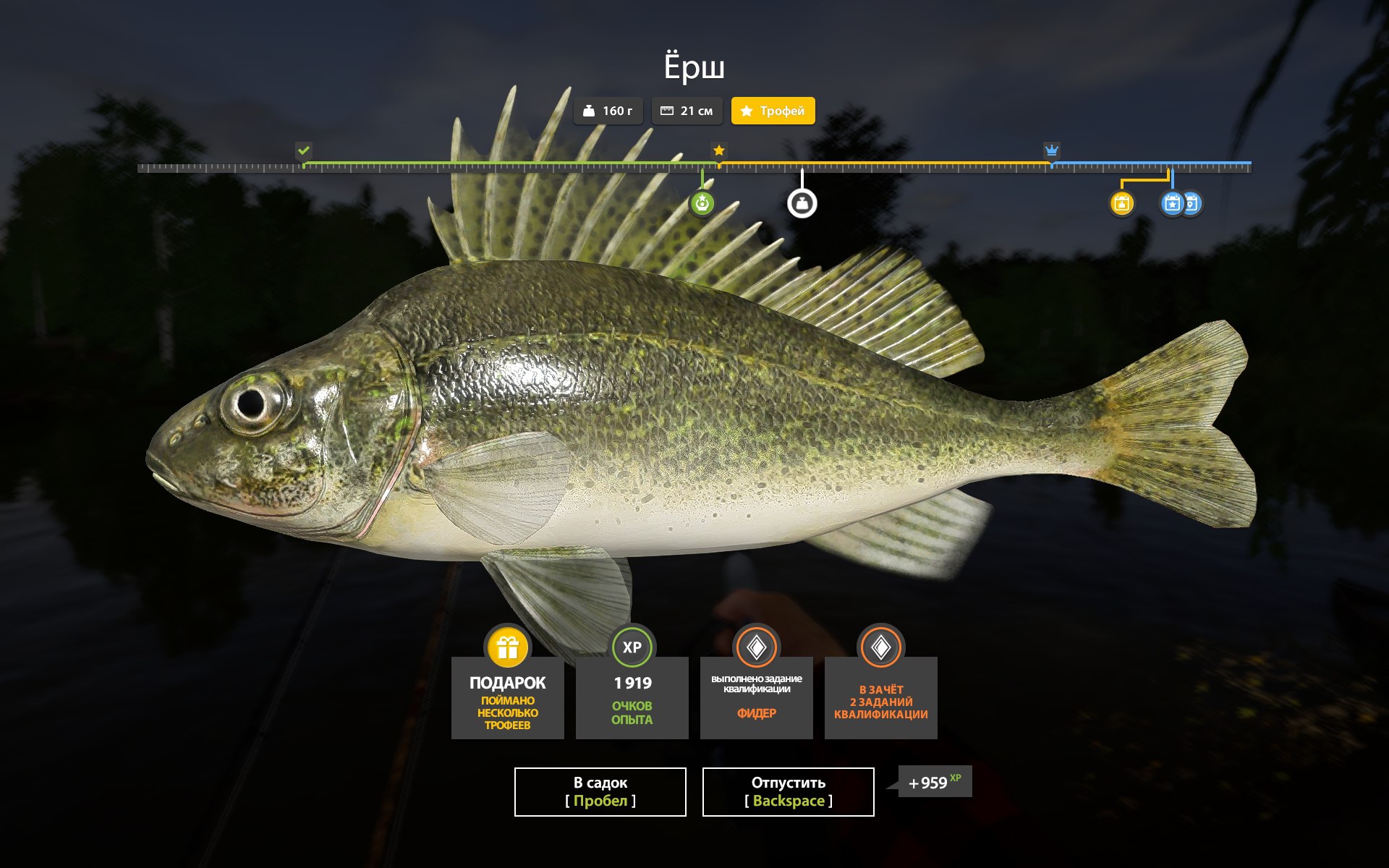
Task: Put the fish in the keepnet (В садок)
Action: [600, 791]
